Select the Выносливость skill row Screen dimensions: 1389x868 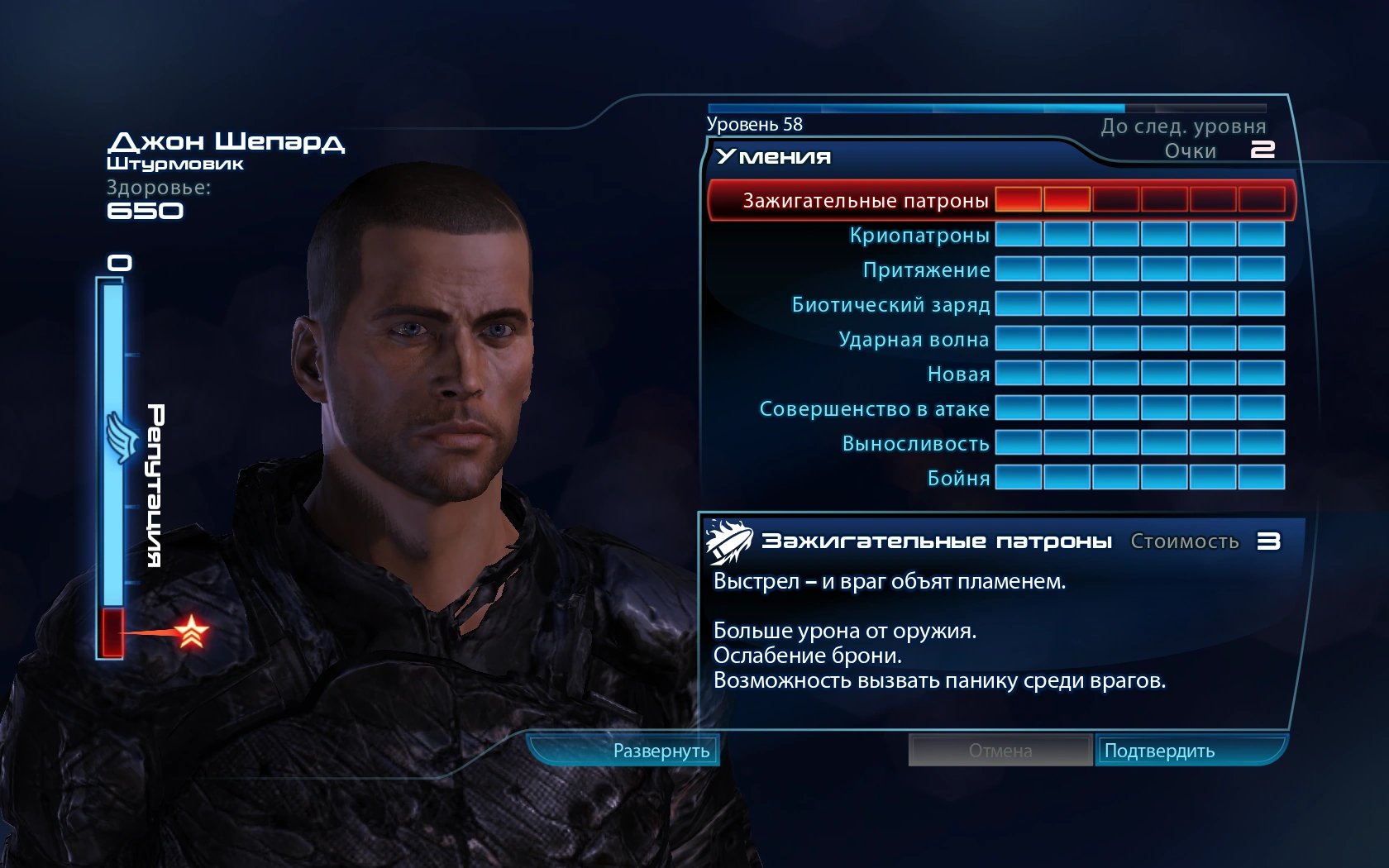coord(915,444)
